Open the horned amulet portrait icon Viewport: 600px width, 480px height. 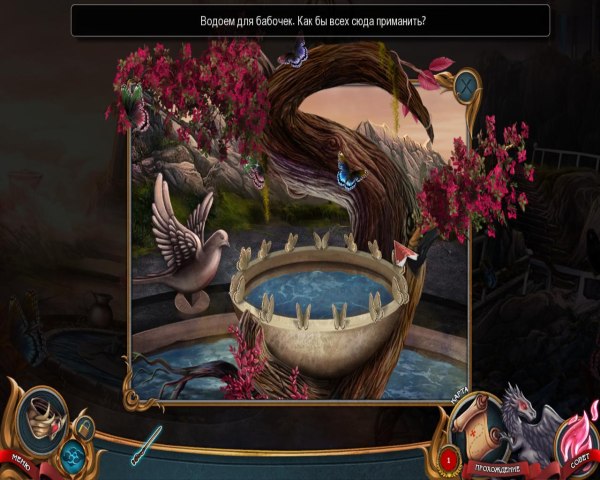(x=41, y=415)
